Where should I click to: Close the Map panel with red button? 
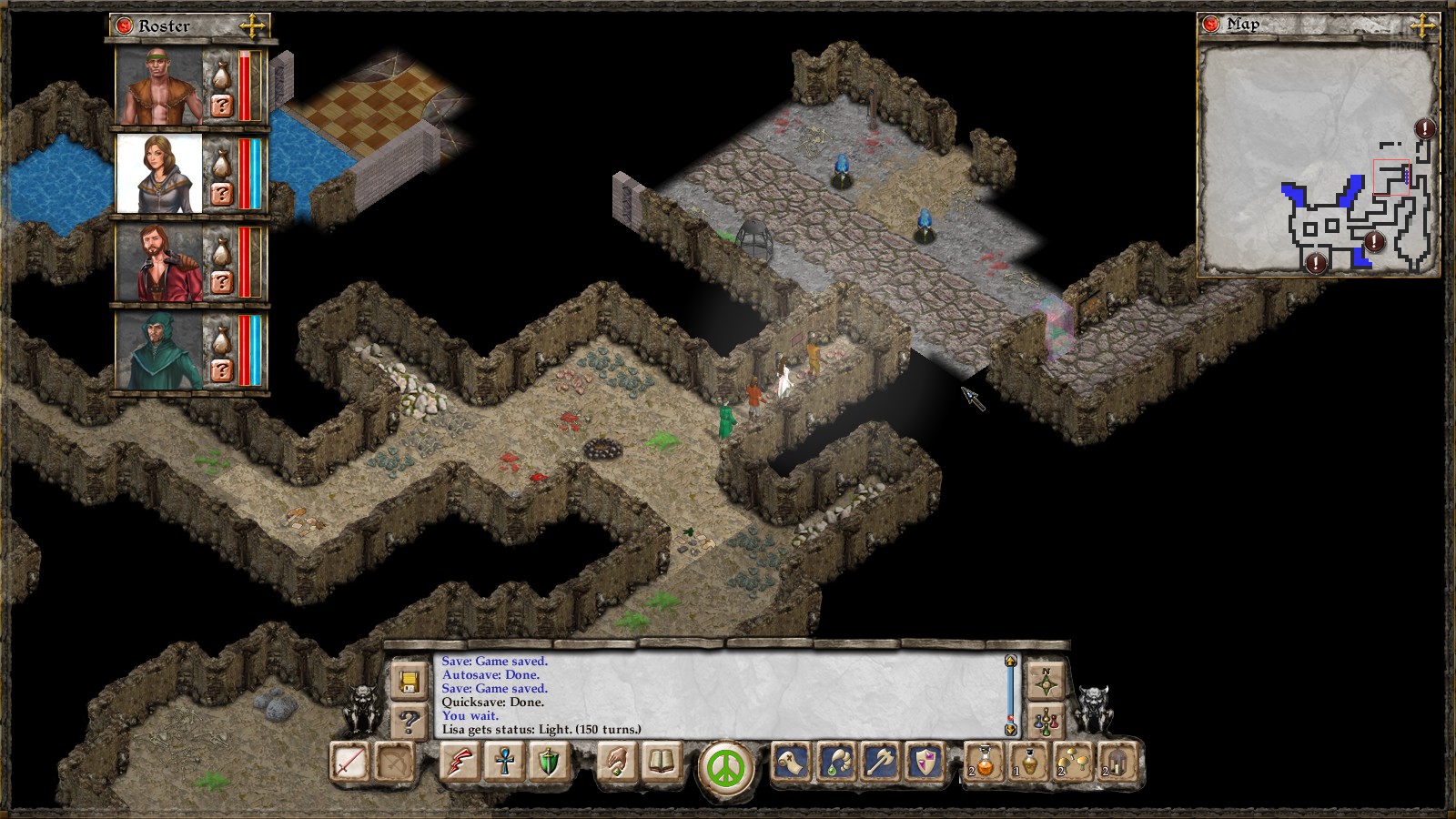(1210, 25)
